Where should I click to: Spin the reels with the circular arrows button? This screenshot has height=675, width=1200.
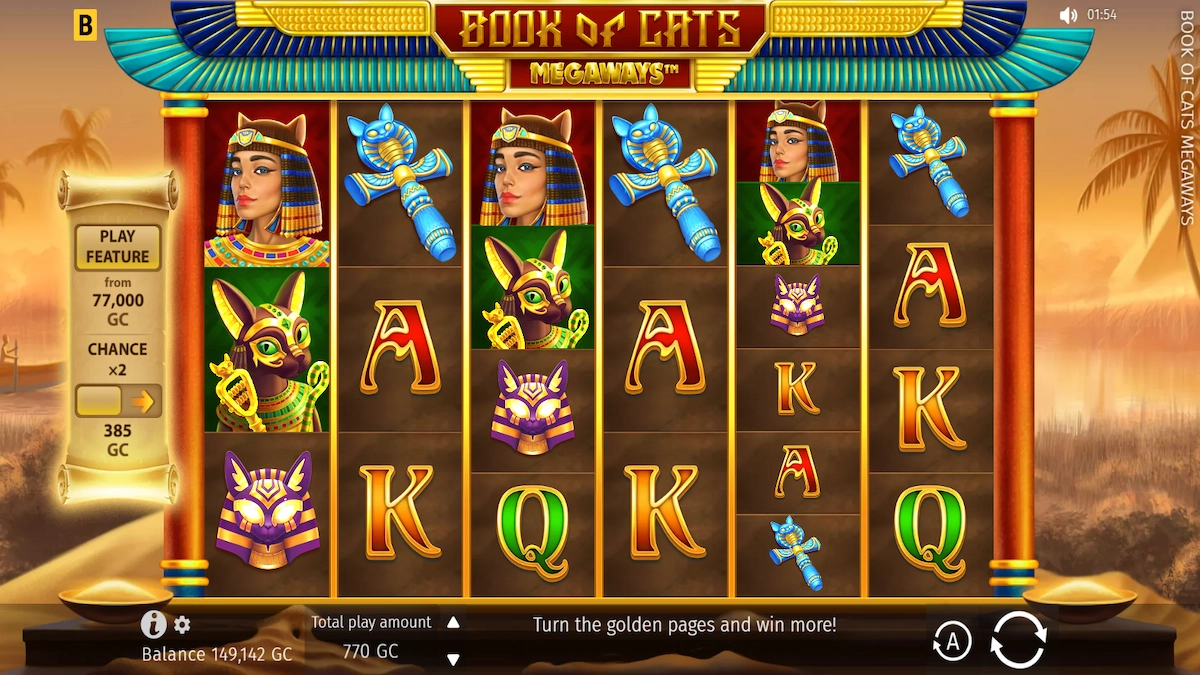pyautogui.click(x=1018, y=638)
